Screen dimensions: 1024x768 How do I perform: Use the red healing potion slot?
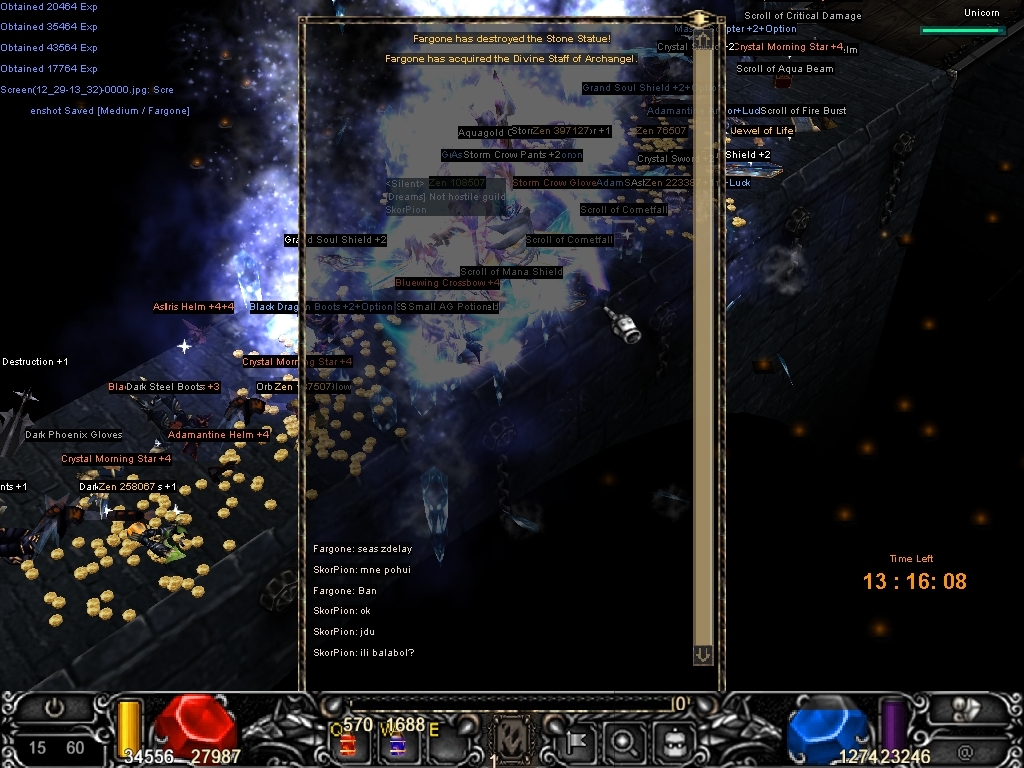[349, 744]
